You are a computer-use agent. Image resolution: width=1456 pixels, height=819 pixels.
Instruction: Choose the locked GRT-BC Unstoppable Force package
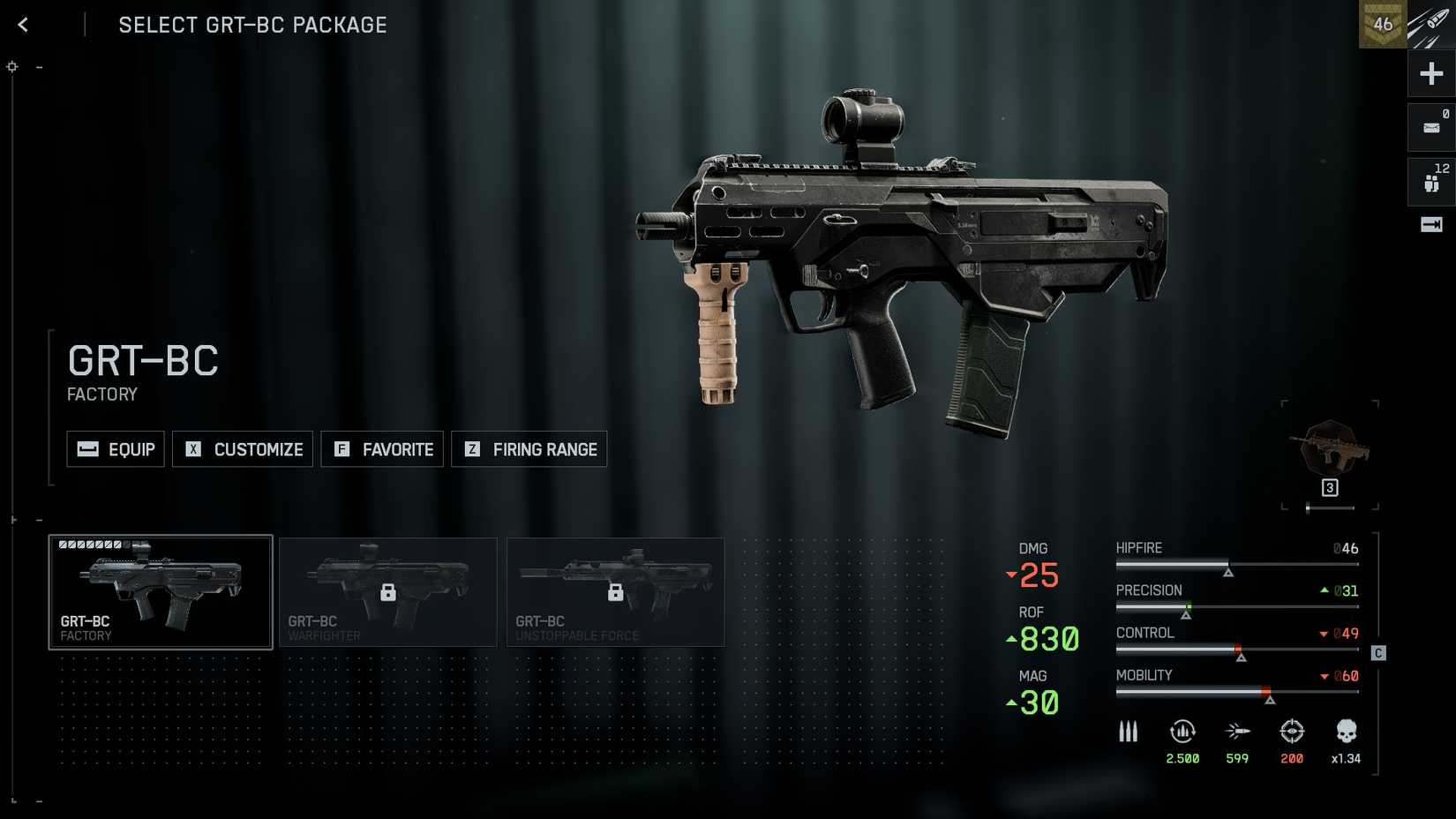616,592
